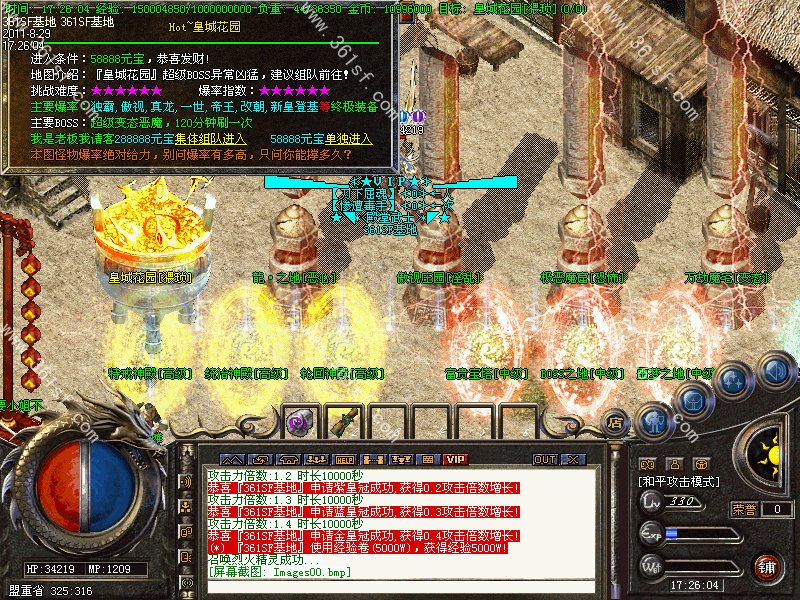
Task: Toggle the sound speaker icon
Action: point(775,371)
